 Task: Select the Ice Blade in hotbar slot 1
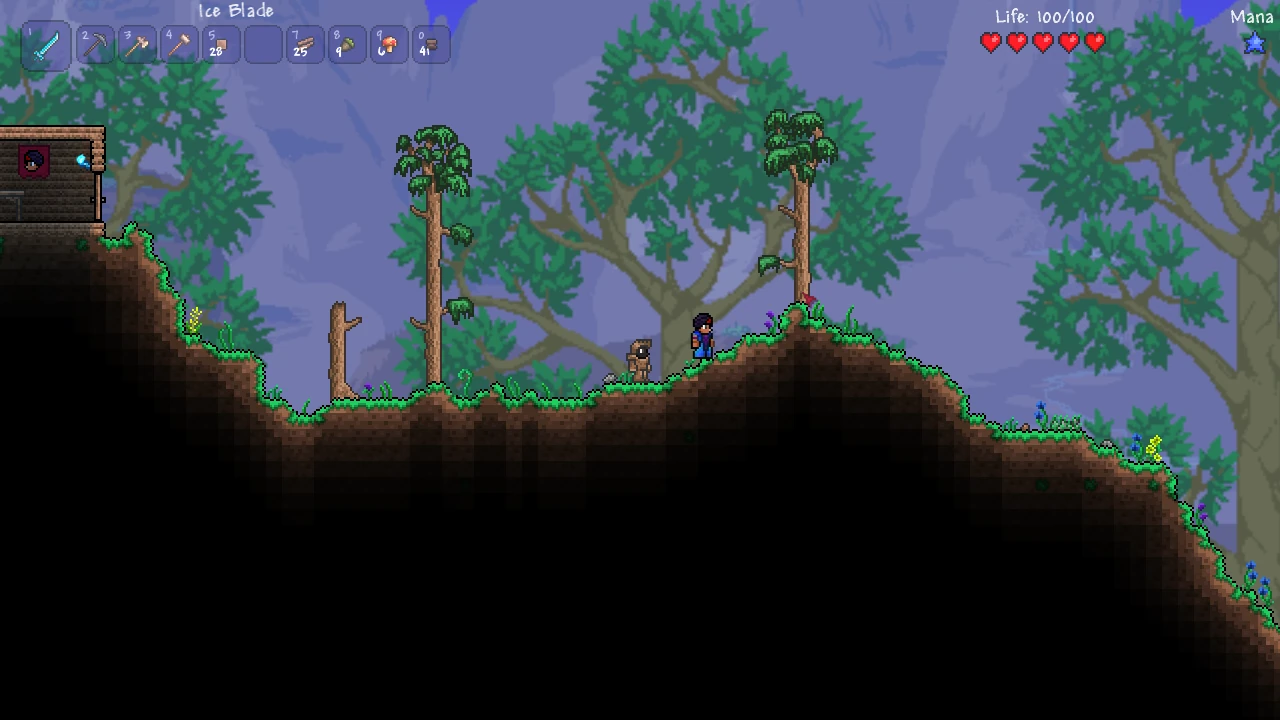[x=45, y=43]
